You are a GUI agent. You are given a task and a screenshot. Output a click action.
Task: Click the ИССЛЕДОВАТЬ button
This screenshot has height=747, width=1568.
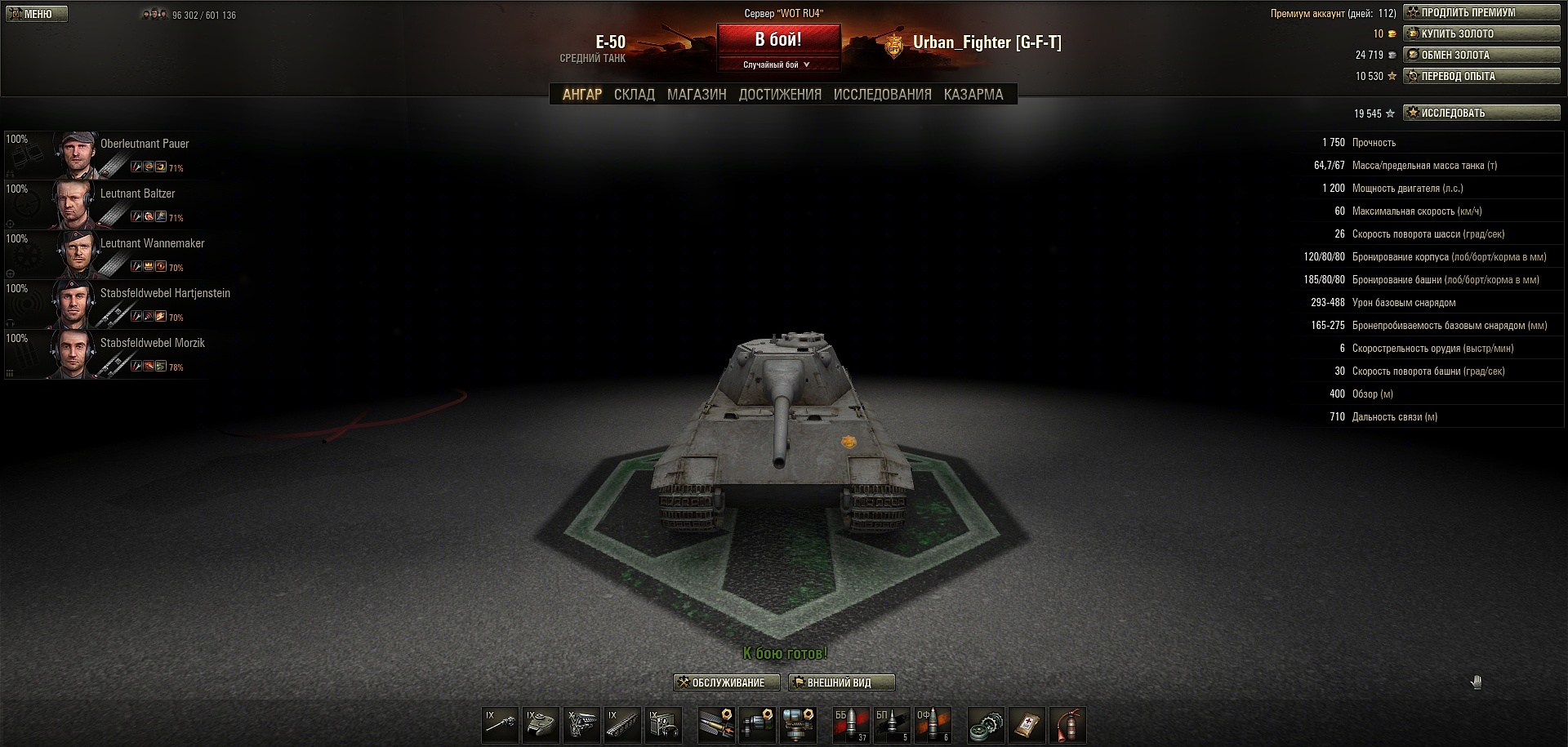[1481, 113]
